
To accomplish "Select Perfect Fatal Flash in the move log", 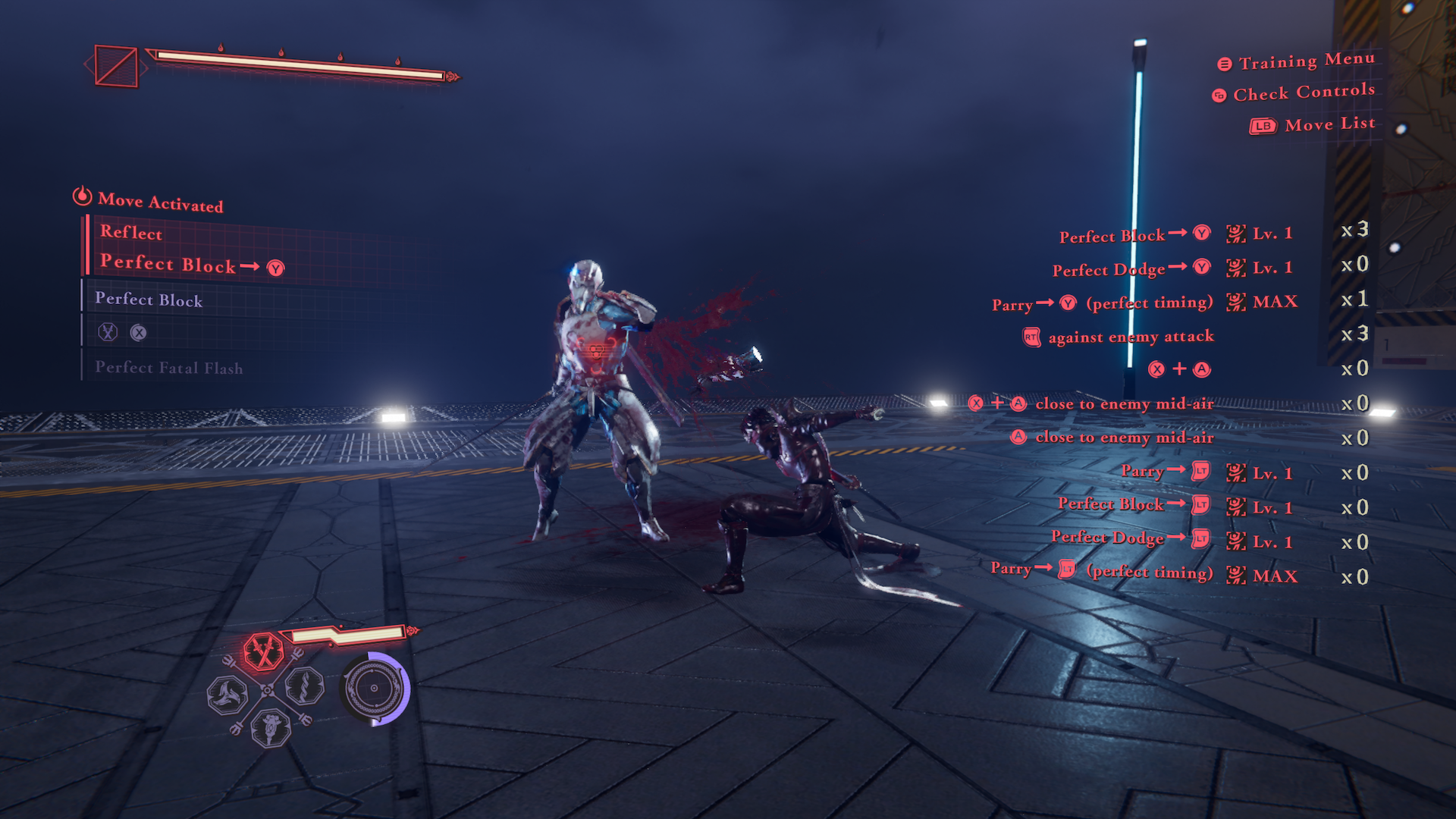I will (x=168, y=368).
